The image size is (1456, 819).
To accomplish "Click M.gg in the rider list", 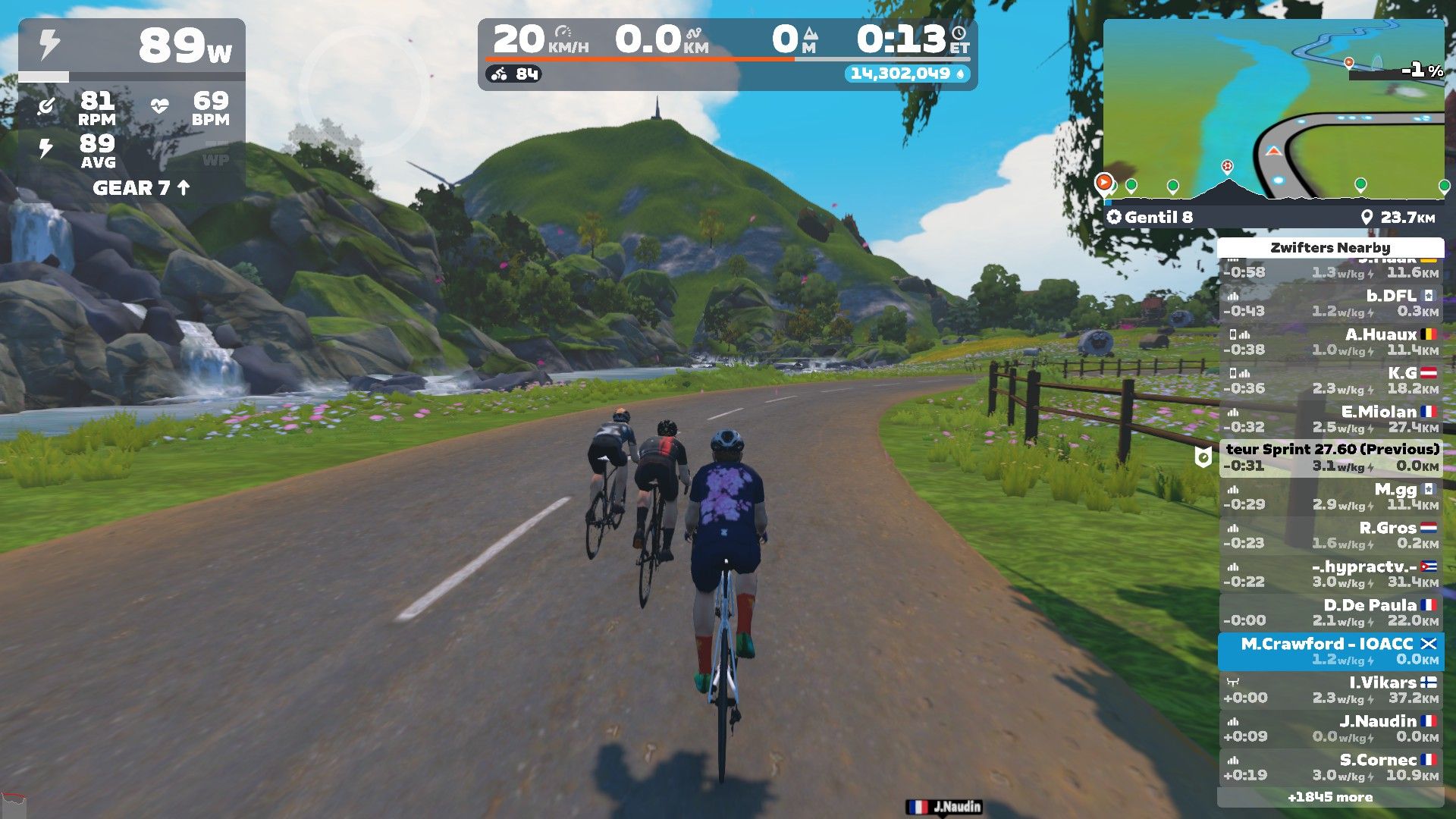I will tap(1331, 496).
